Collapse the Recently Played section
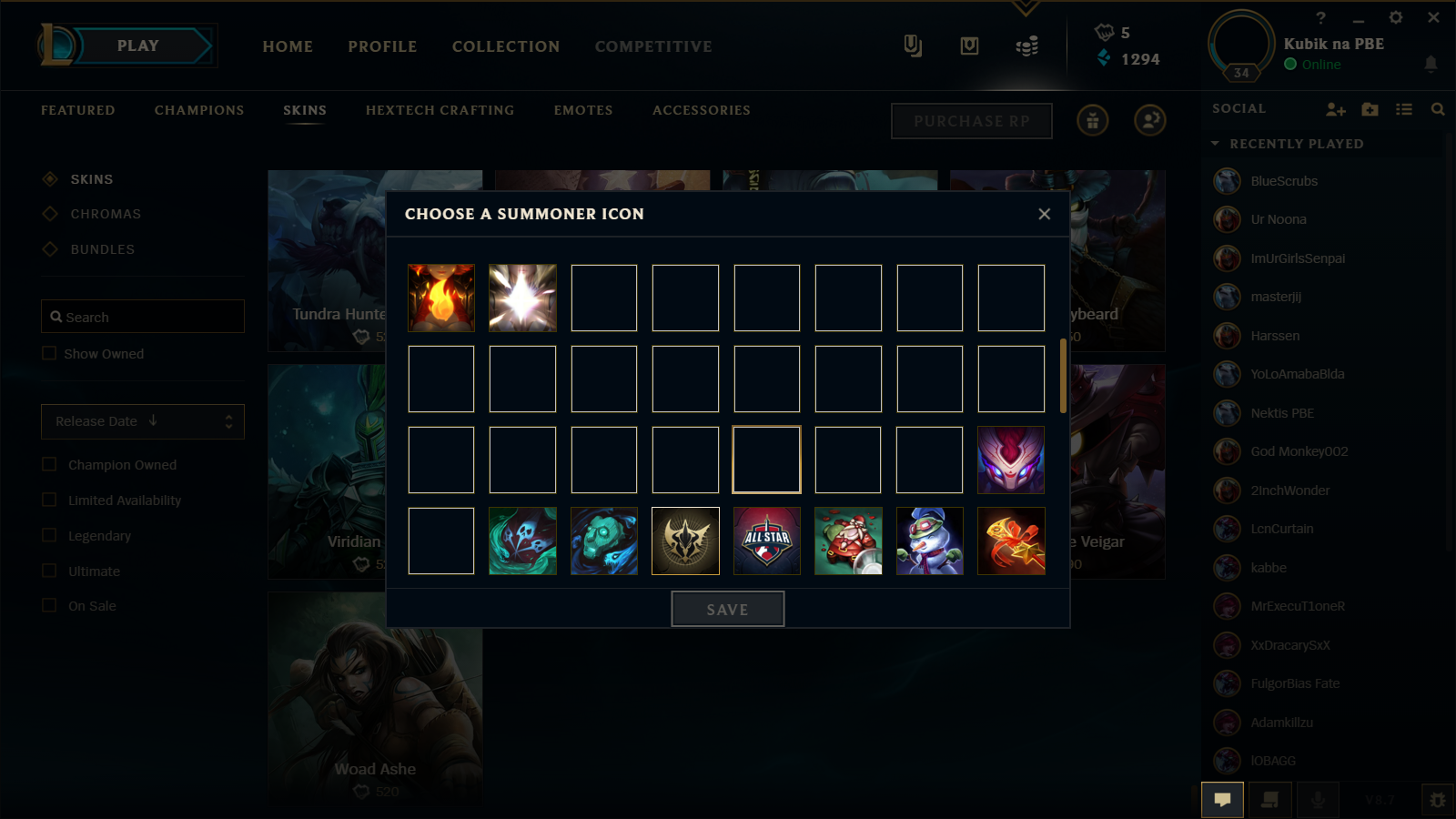Viewport: 1456px width, 819px height. pos(1216,143)
